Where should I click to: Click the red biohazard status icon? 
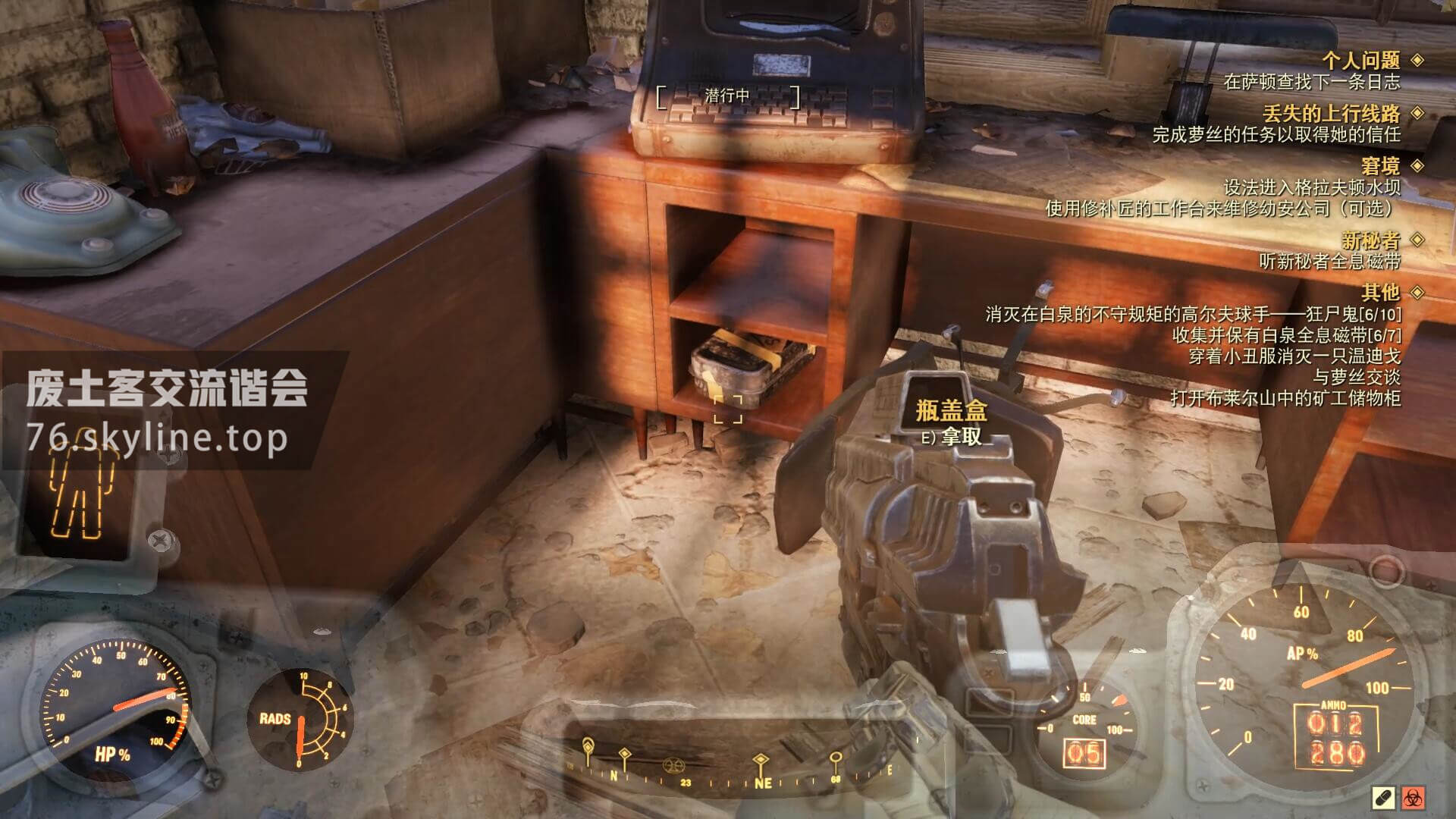point(1414,798)
